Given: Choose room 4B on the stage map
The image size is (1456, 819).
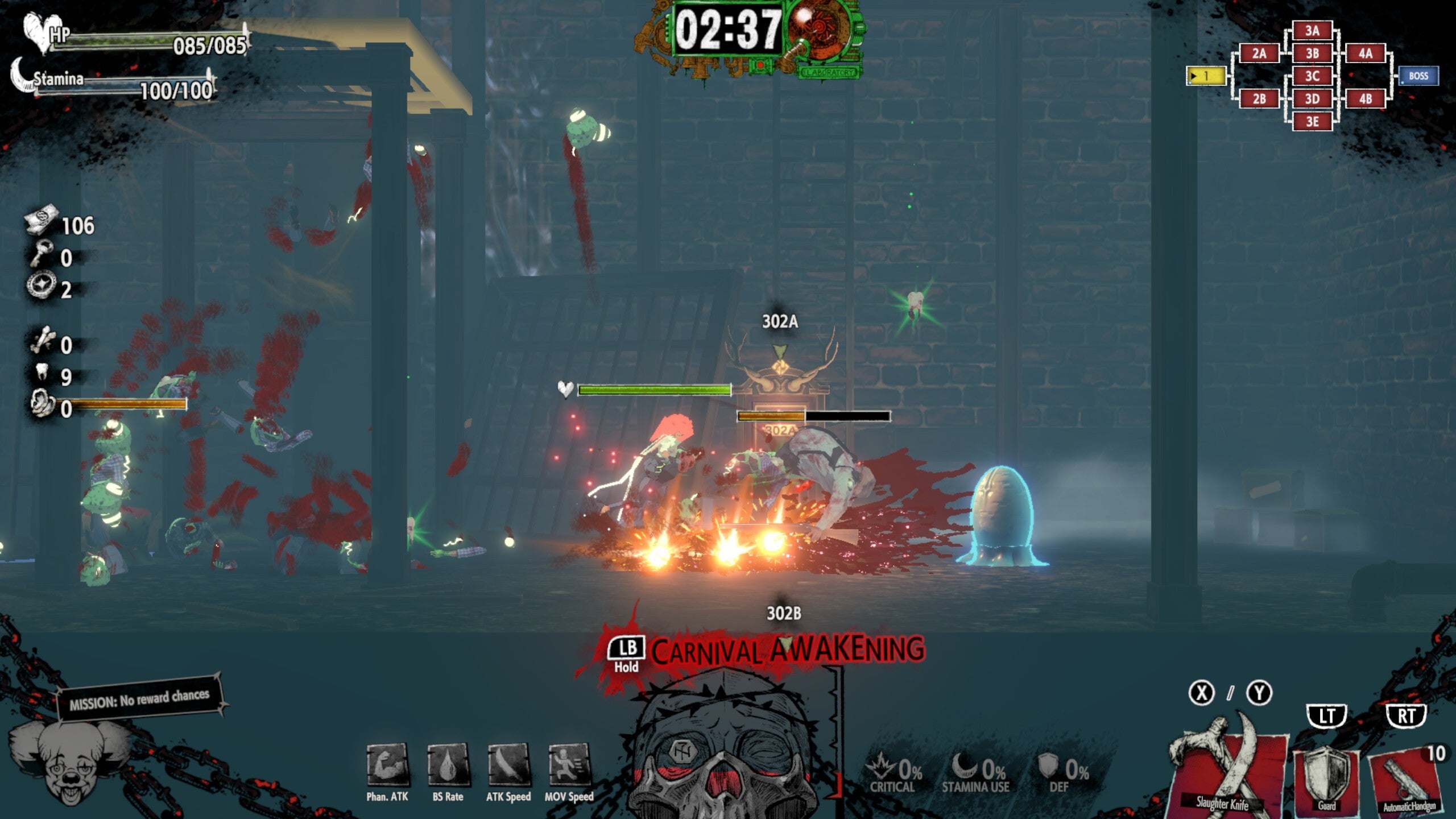Looking at the screenshot, I should 1365,99.
